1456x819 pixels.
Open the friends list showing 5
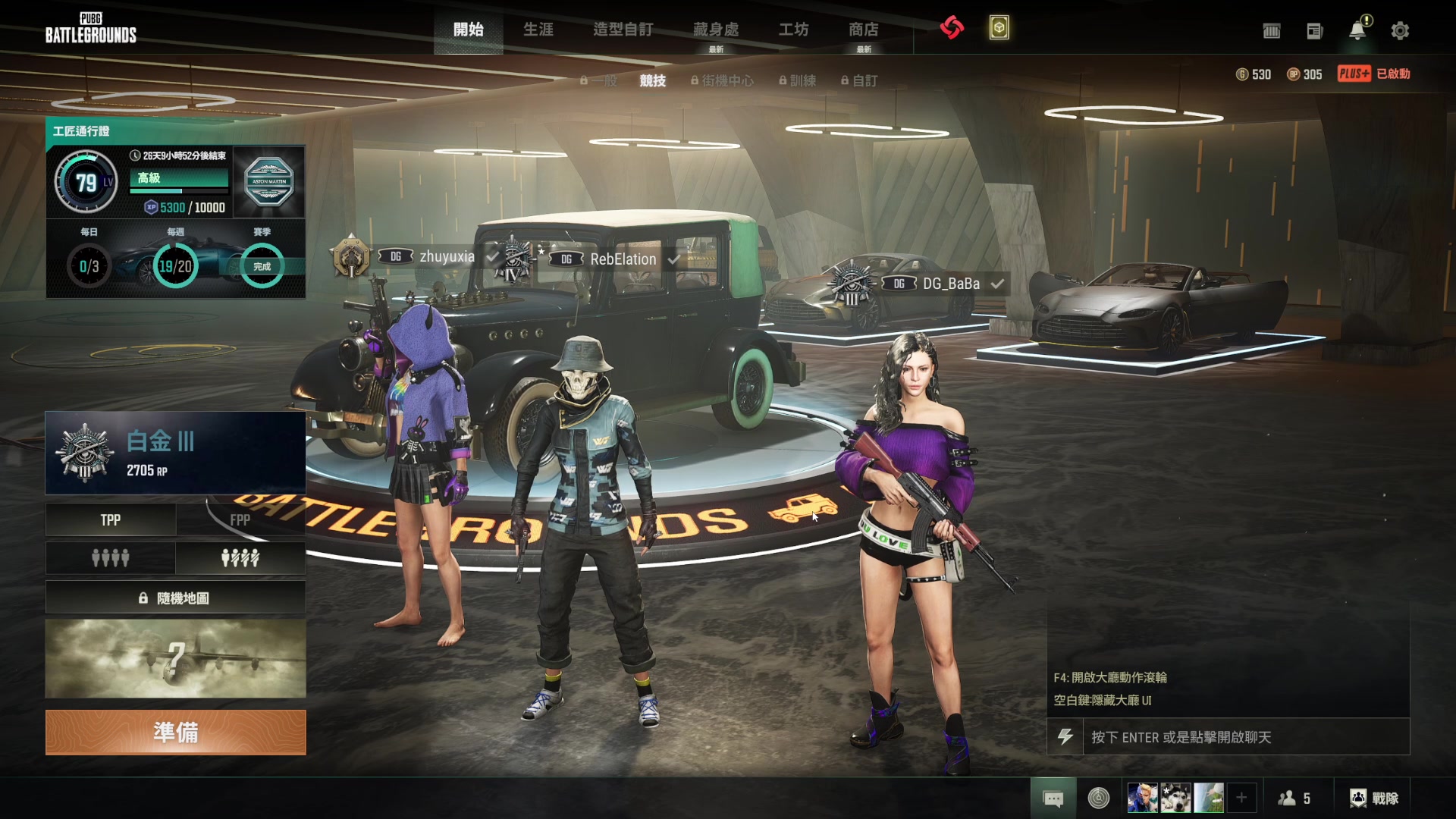pyautogui.click(x=1294, y=798)
